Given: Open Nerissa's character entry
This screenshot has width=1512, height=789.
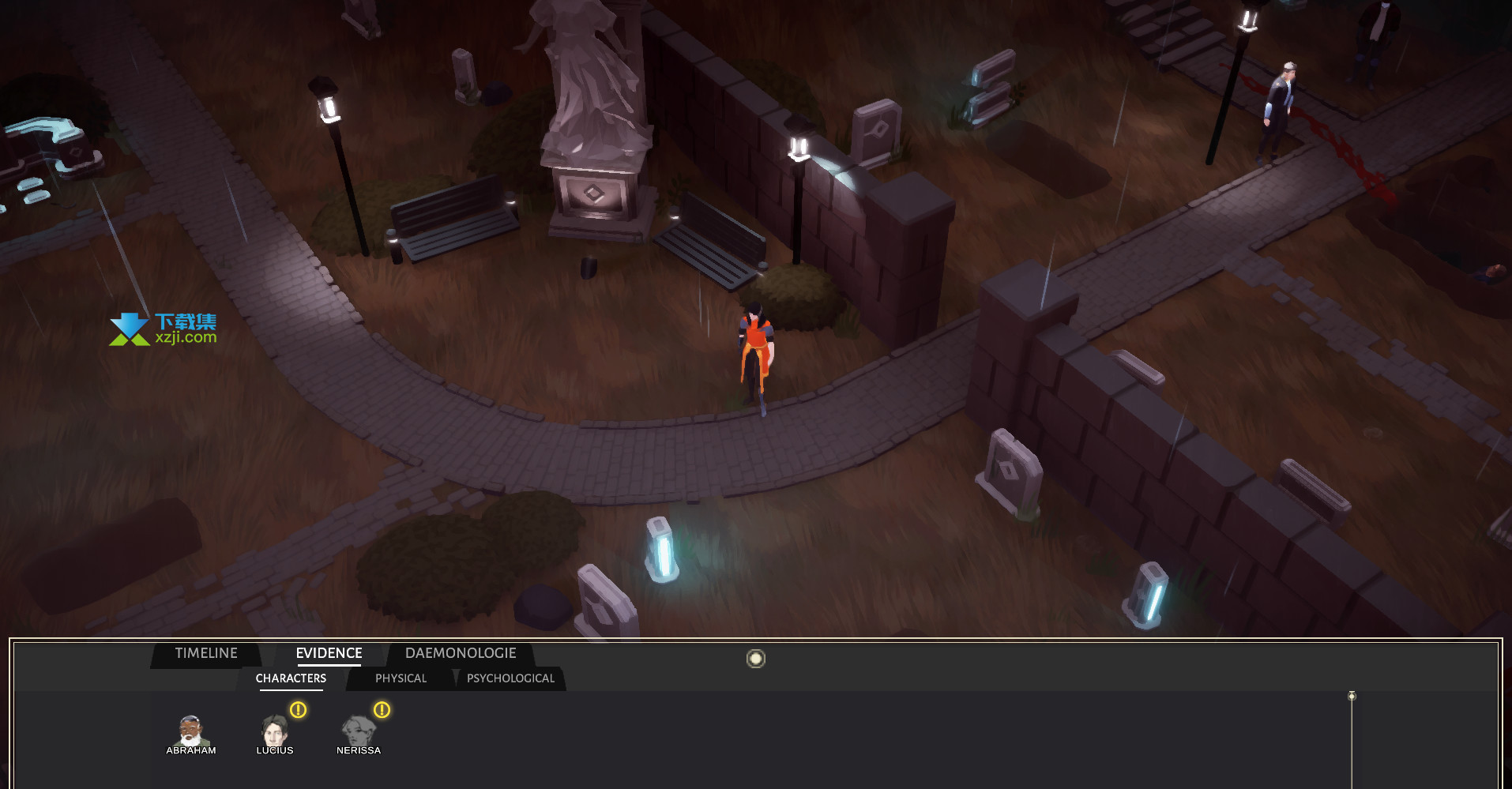Looking at the screenshot, I should pyautogui.click(x=359, y=733).
